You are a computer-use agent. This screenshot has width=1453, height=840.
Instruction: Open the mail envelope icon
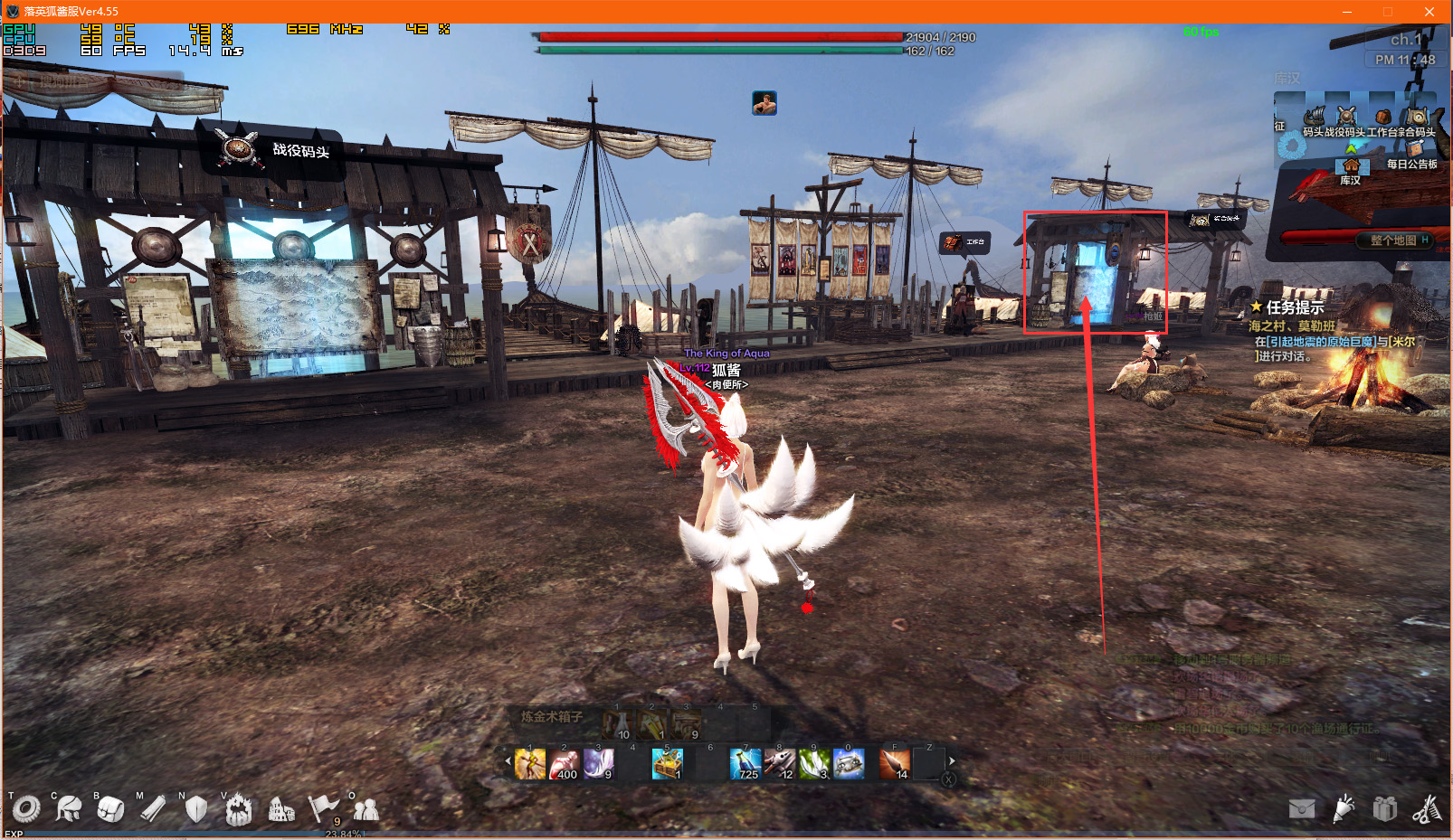(1302, 808)
